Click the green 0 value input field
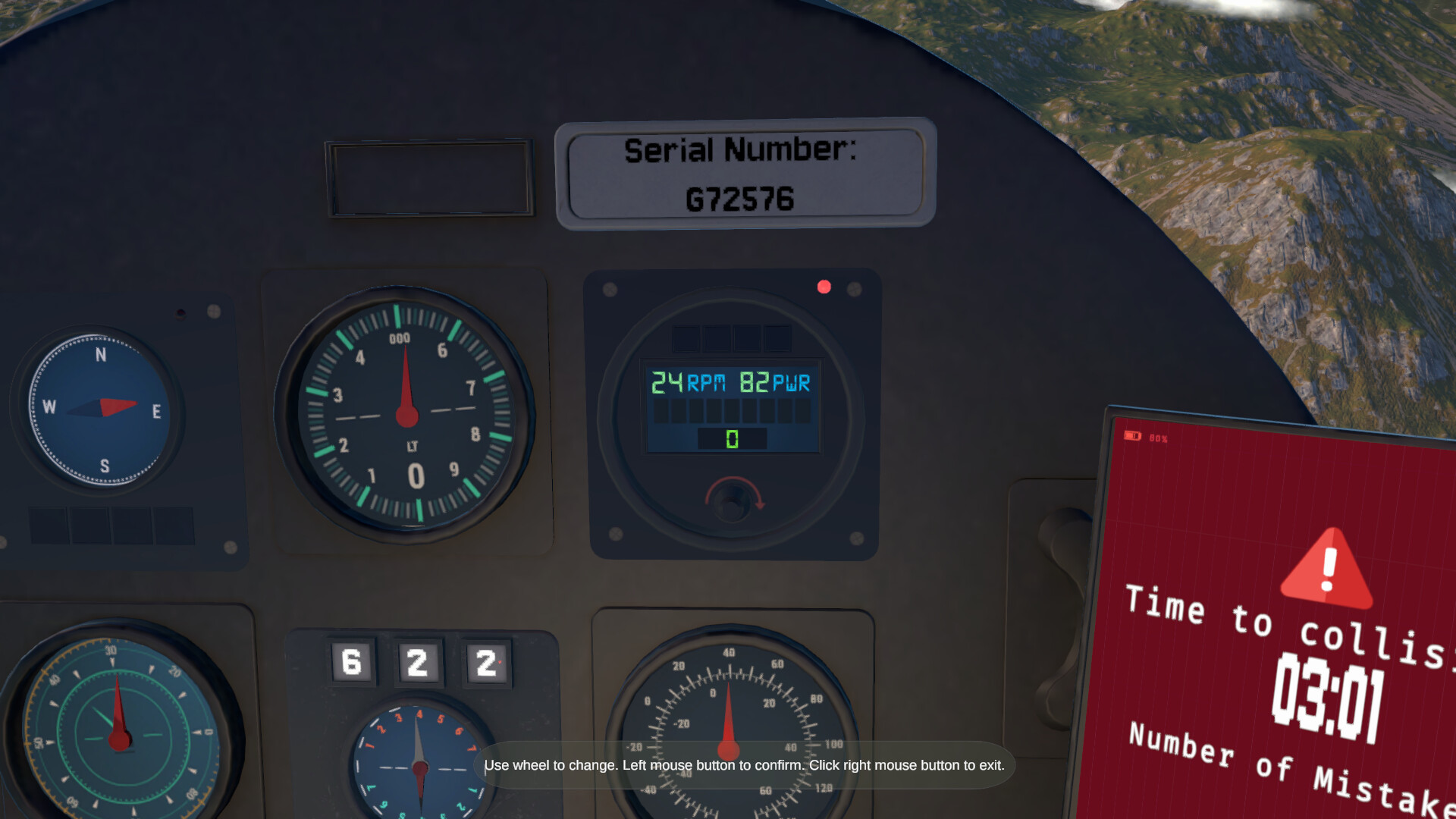The height and width of the screenshot is (819, 1456). coord(730,438)
